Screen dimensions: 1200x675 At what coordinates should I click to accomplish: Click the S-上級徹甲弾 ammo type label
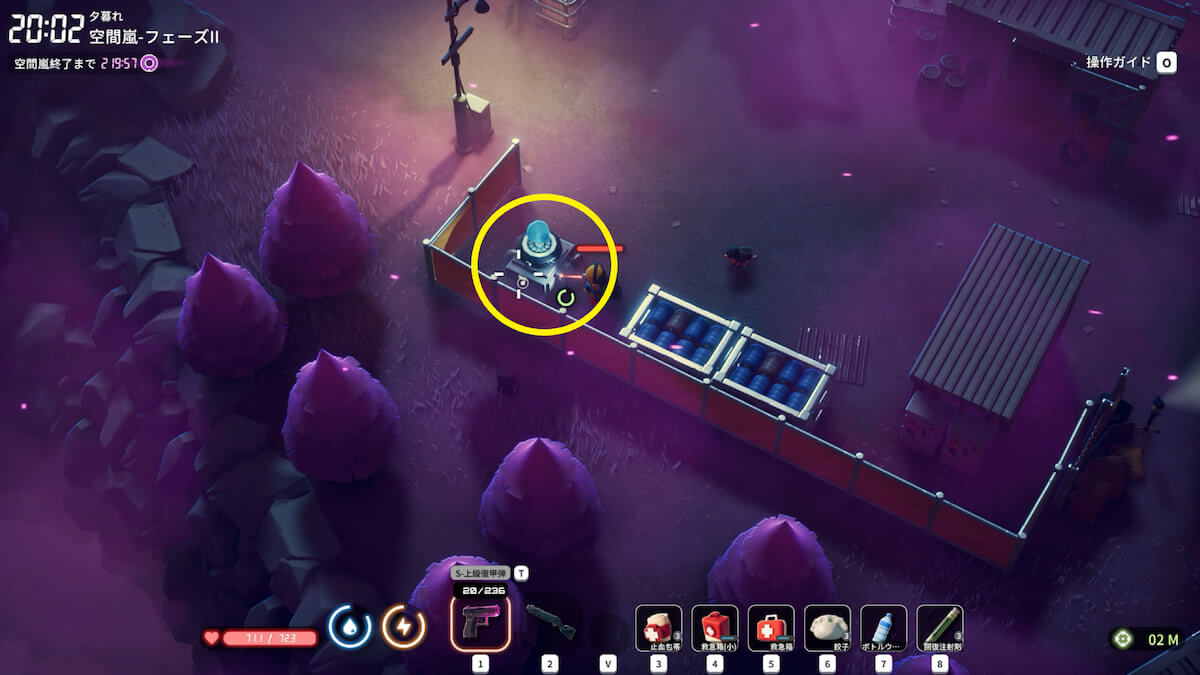[480, 573]
